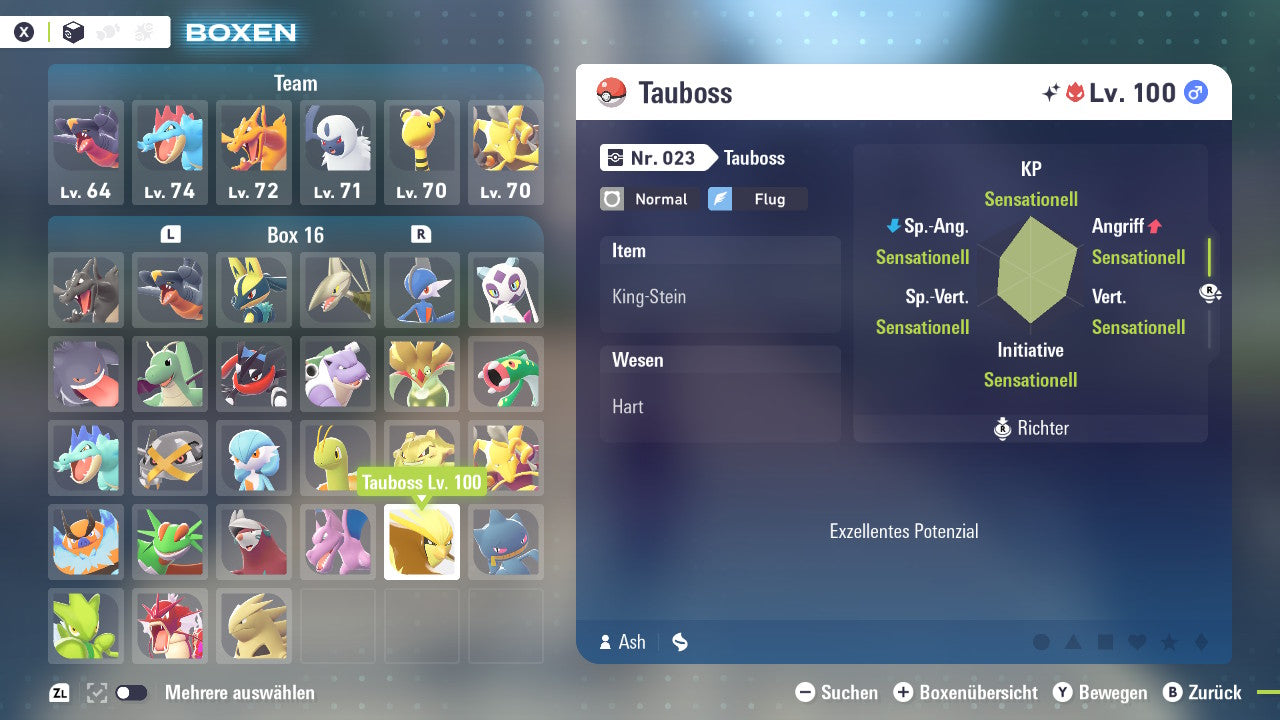The height and width of the screenshot is (720, 1280).
Task: Click the L button to switch boxes
Action: [x=170, y=235]
